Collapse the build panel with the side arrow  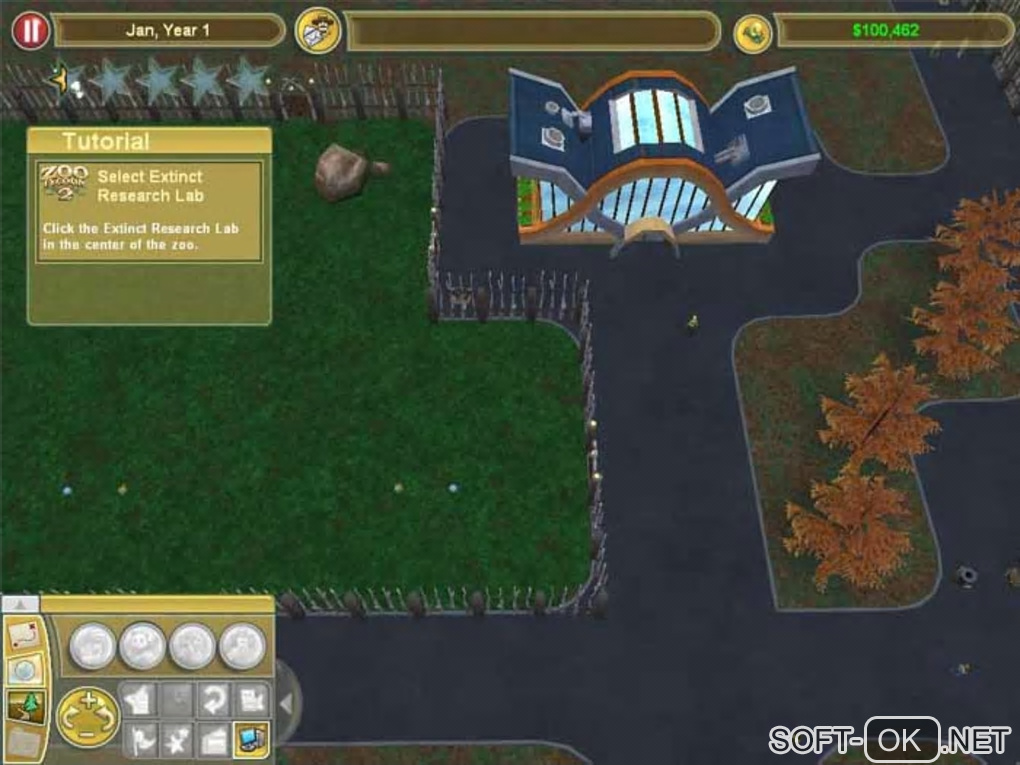(285, 704)
